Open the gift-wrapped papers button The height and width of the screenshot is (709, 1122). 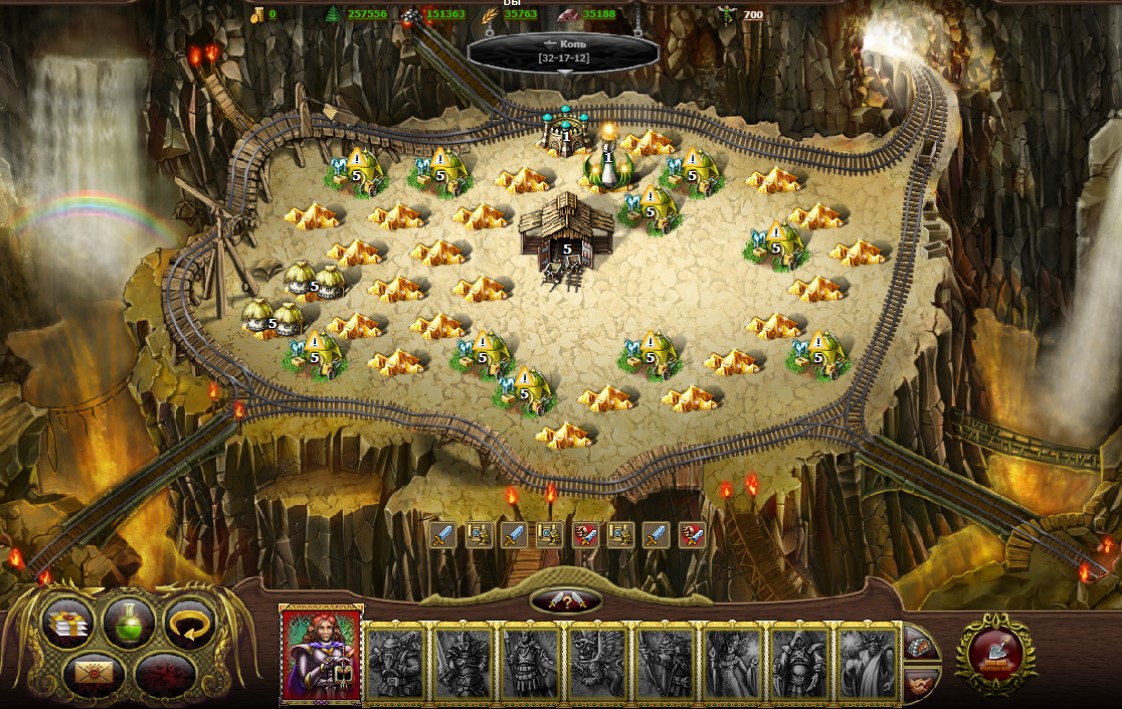(68, 622)
